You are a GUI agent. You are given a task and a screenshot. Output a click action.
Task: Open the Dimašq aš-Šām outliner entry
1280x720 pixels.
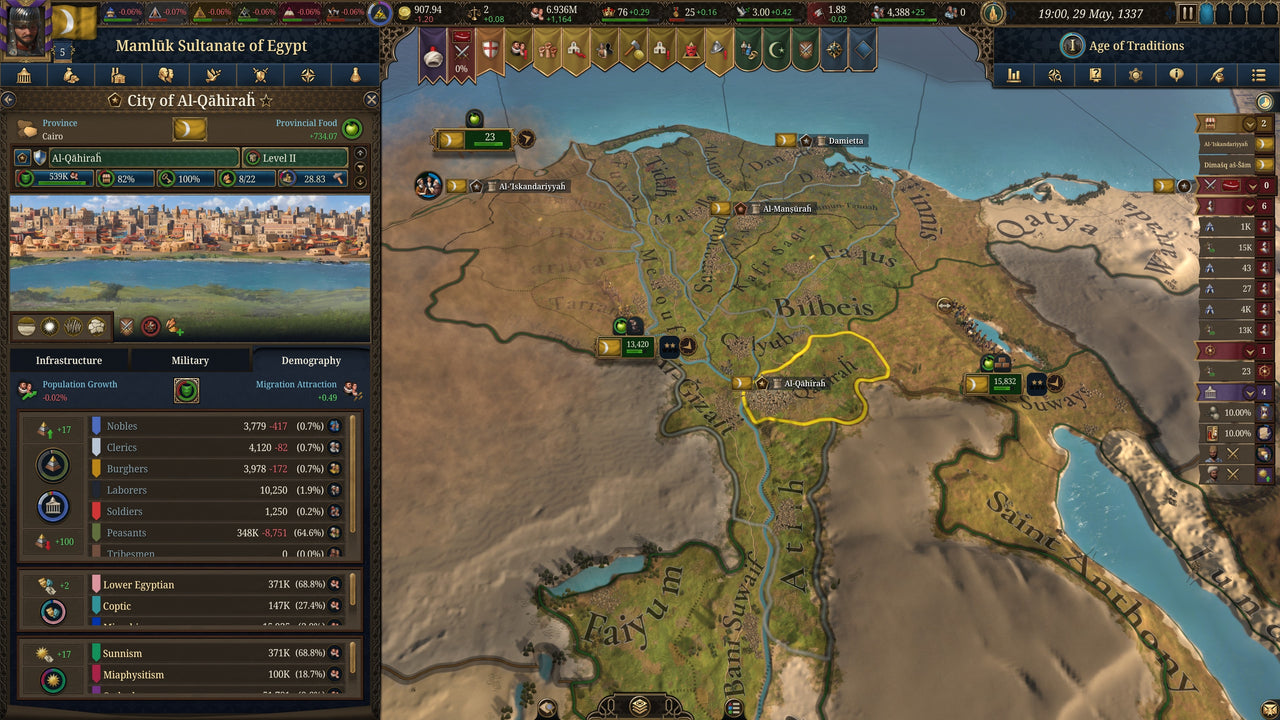(x=1225, y=165)
